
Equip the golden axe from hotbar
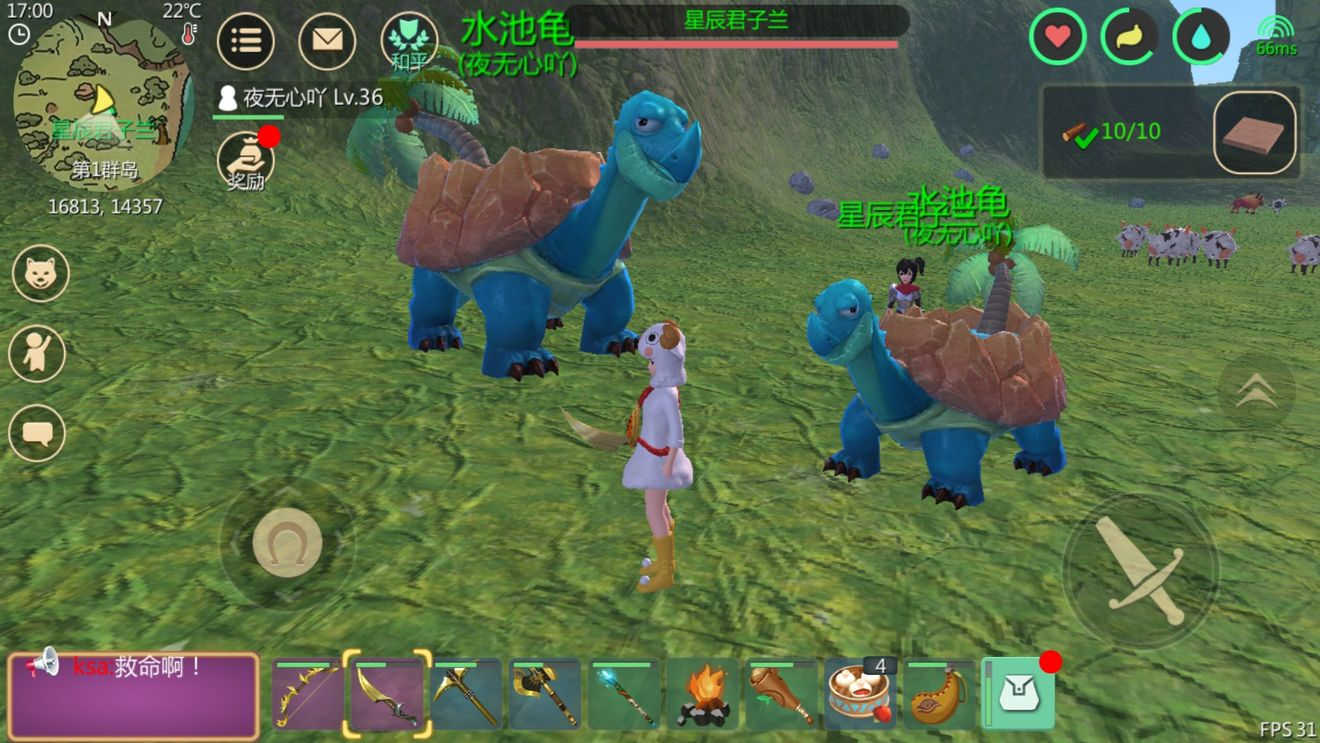545,693
